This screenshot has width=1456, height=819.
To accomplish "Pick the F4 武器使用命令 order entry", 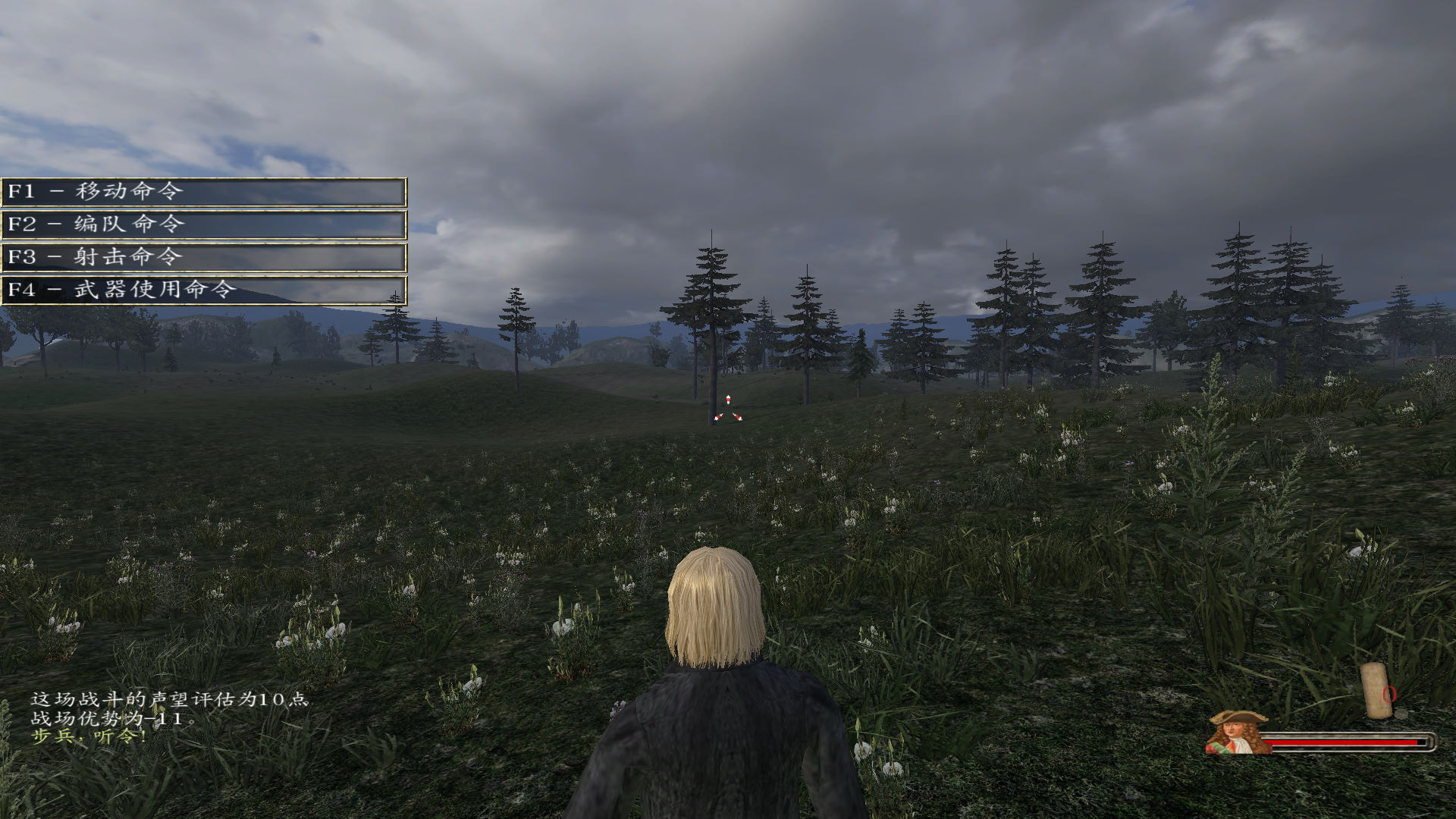I will pos(203,290).
